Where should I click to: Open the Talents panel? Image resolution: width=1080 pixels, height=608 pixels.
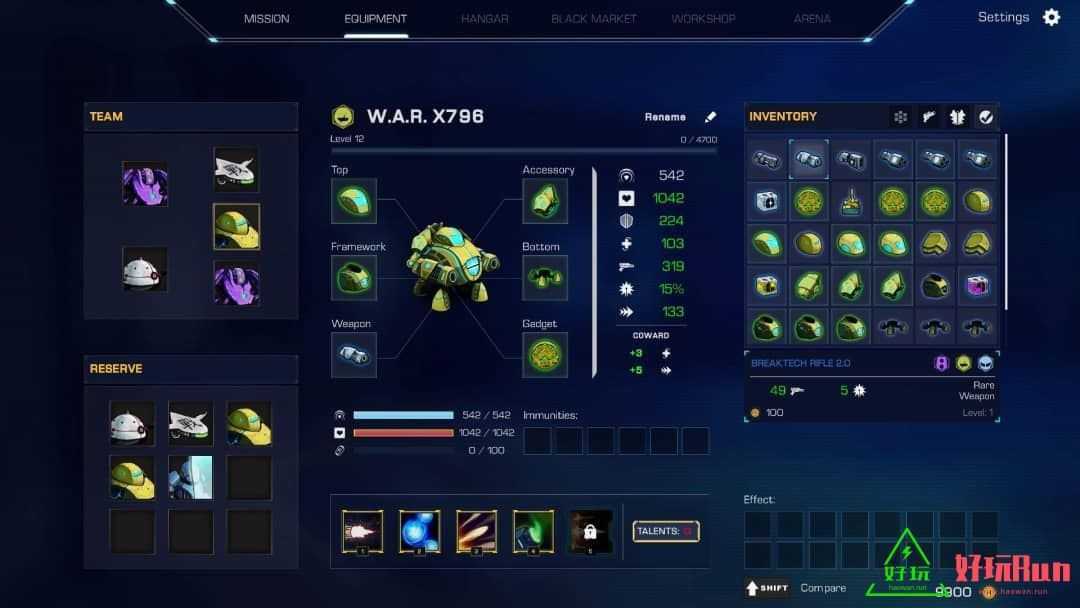666,531
